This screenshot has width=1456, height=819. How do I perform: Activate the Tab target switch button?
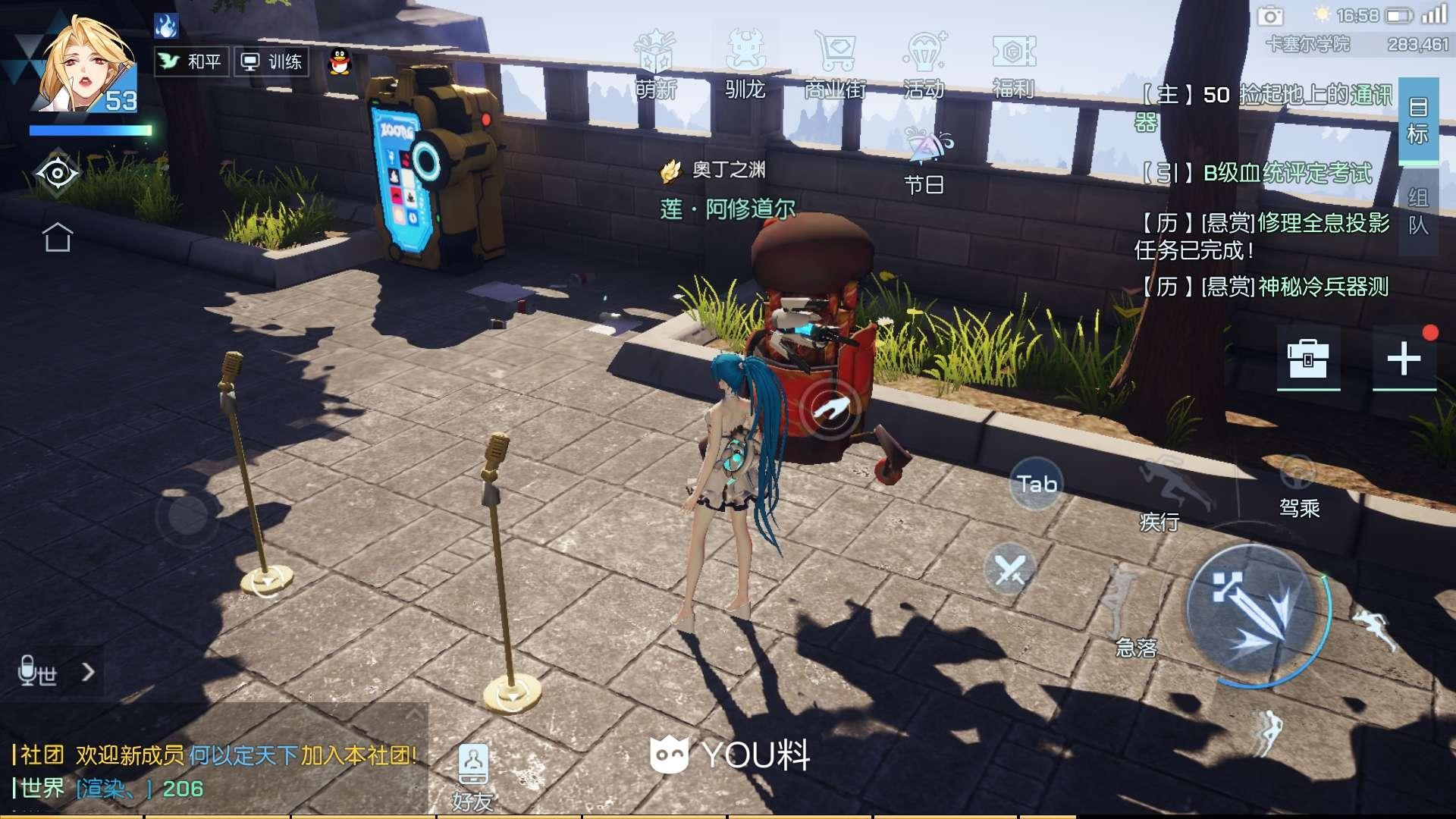[1037, 484]
